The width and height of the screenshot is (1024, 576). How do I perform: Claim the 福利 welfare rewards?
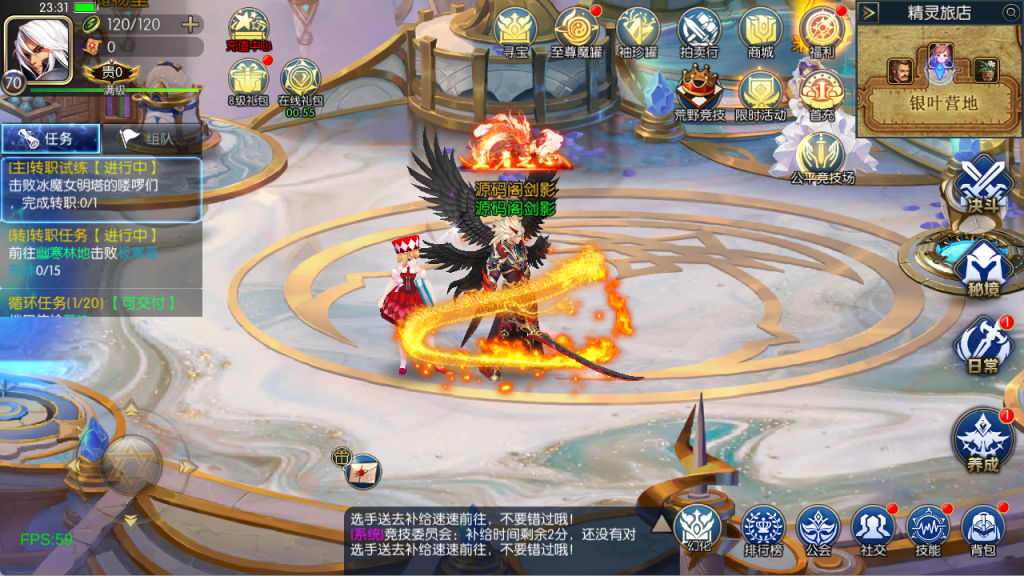click(x=822, y=32)
